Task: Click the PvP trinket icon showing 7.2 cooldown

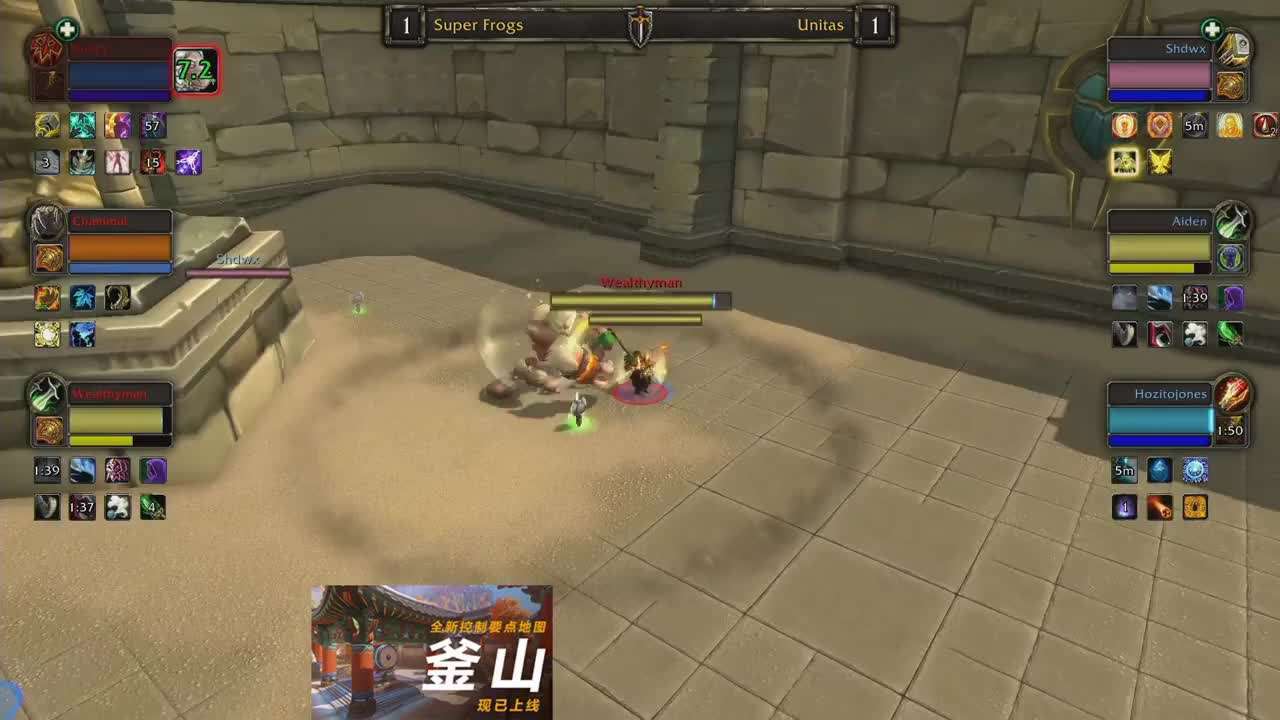Action: click(197, 72)
